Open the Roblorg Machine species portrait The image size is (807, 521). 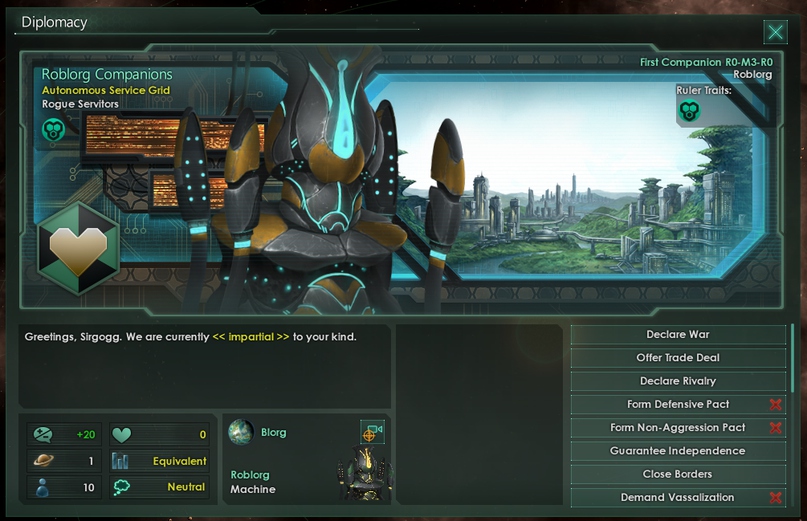click(361, 476)
